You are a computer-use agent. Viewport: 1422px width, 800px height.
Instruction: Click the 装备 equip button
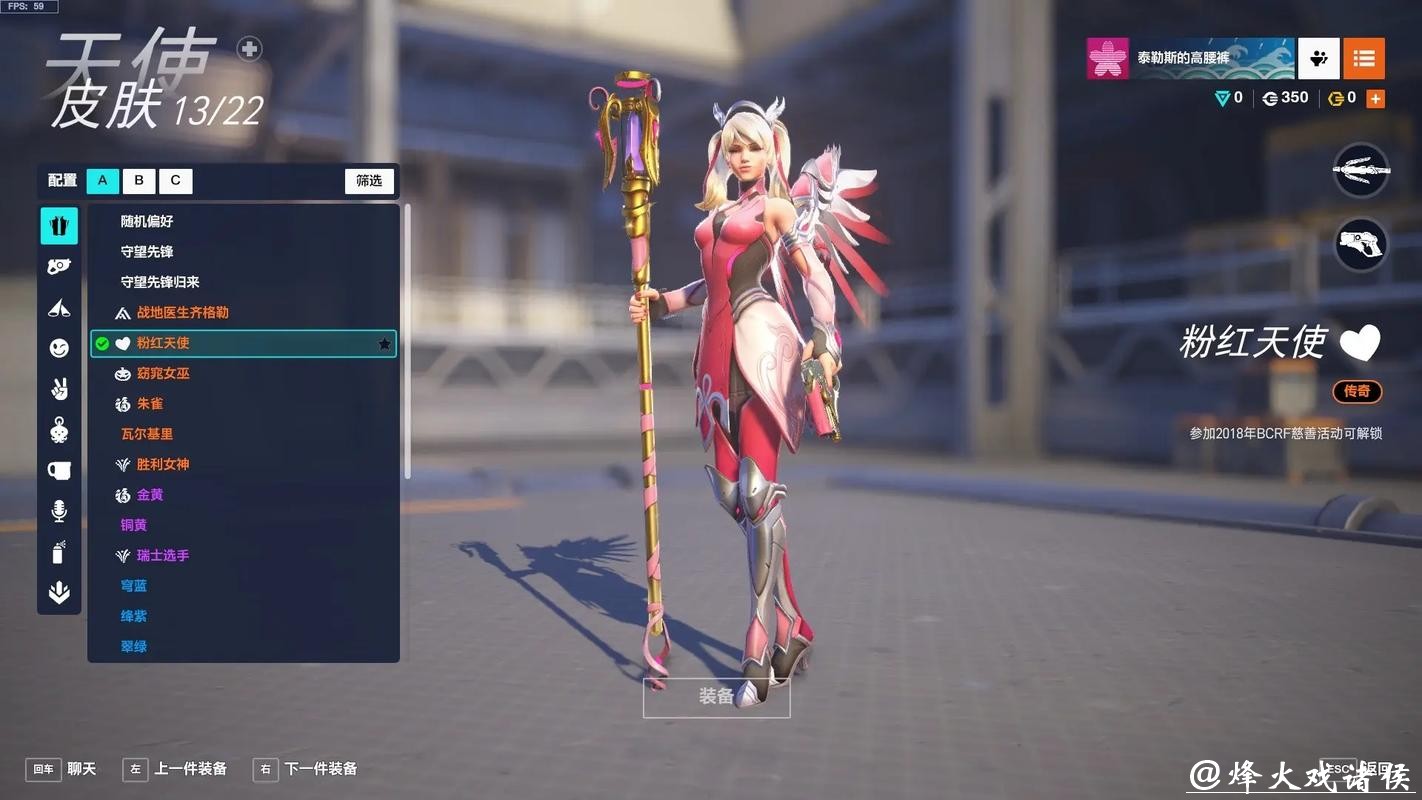tap(716, 697)
